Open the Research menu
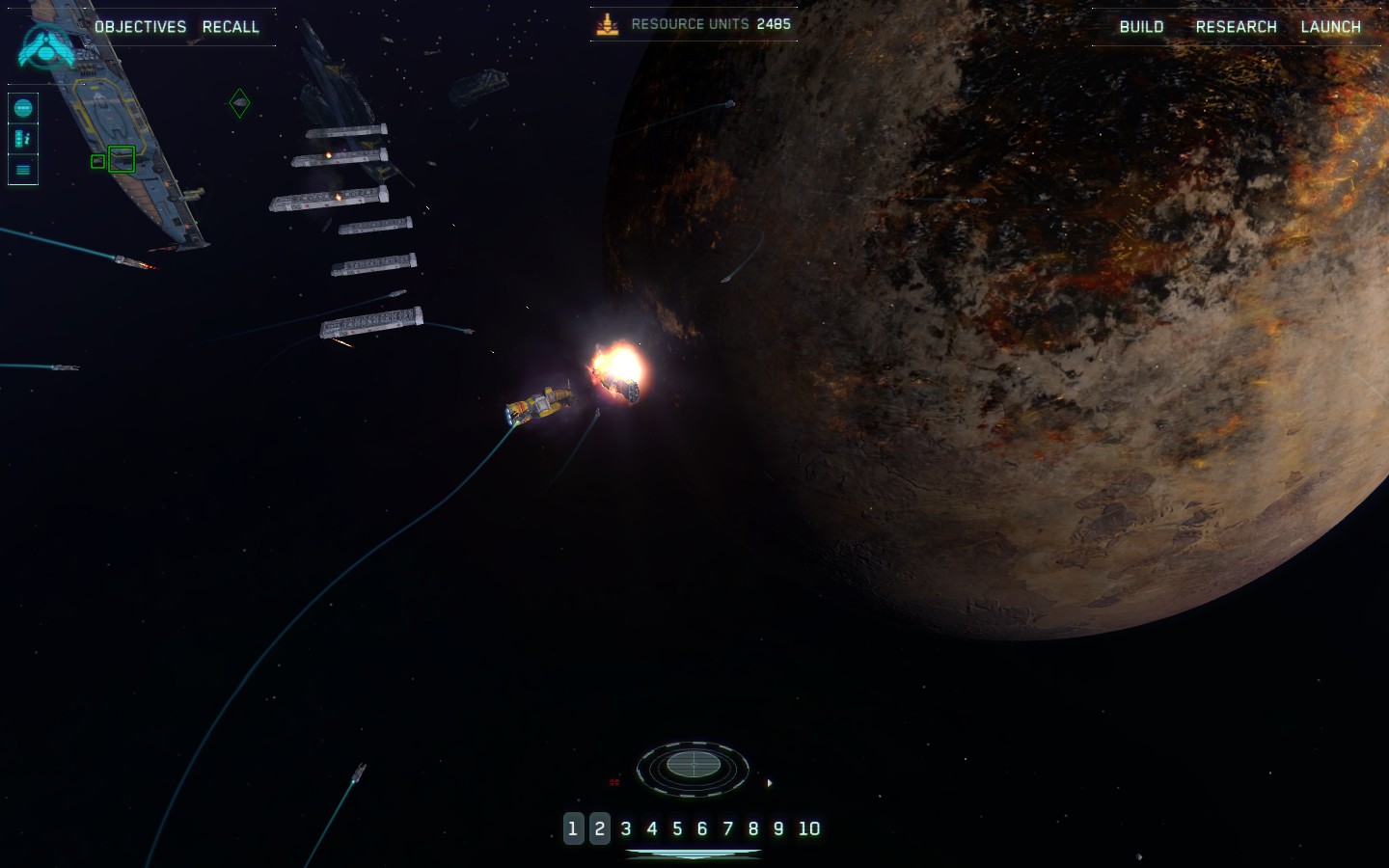 1236,27
